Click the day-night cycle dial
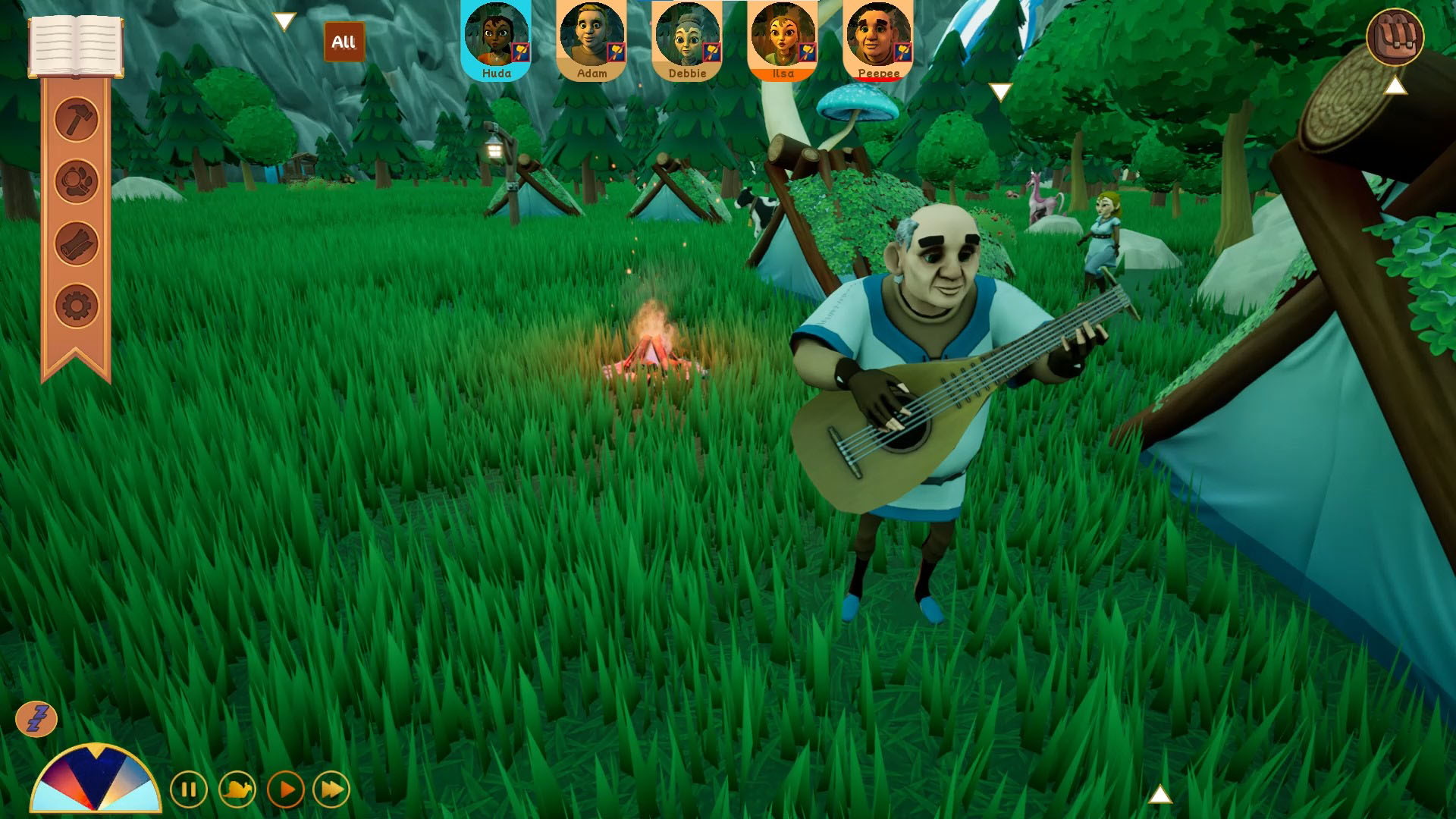The image size is (1456, 819). 96,781
